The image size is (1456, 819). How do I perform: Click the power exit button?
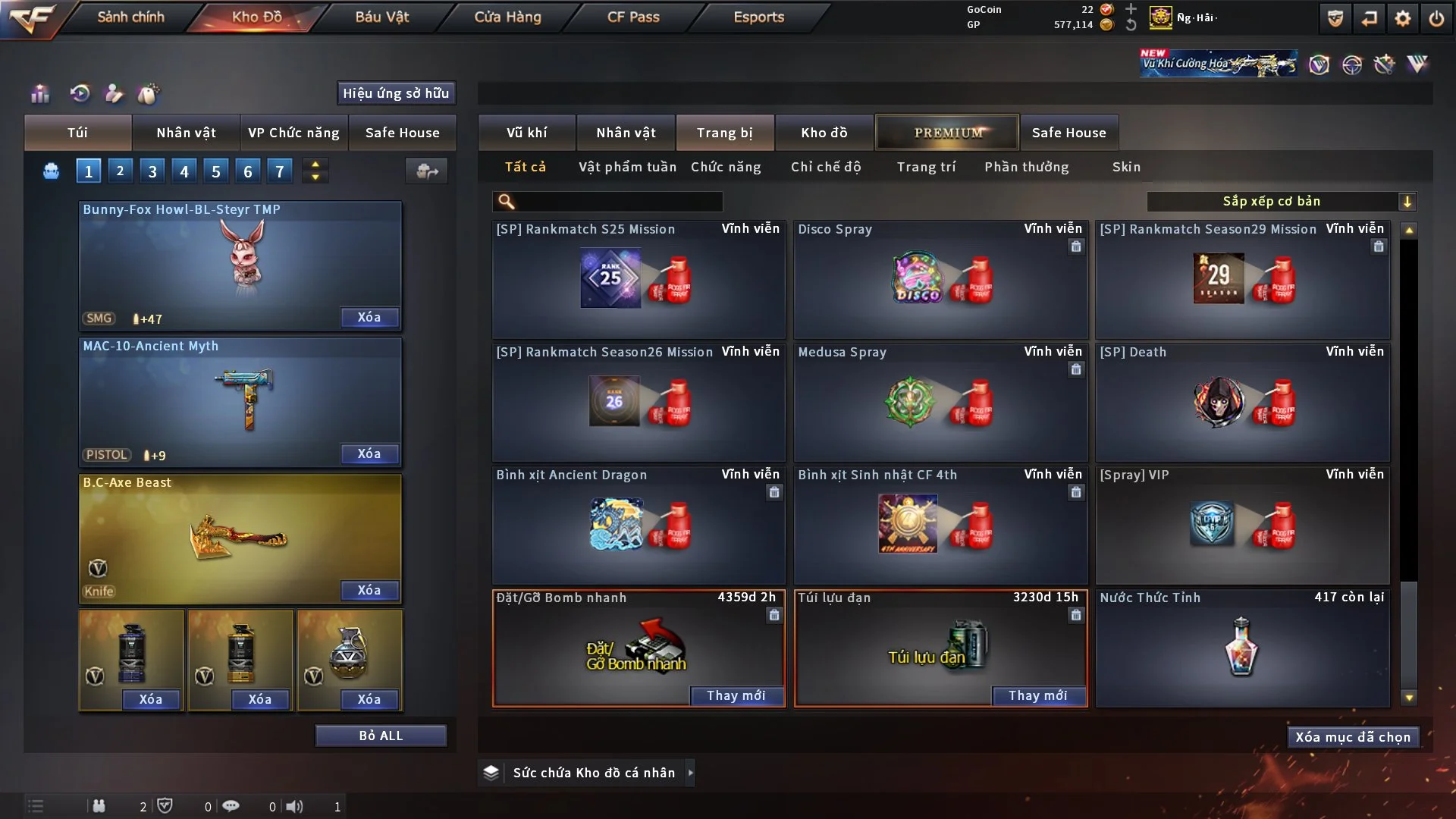(x=1436, y=18)
